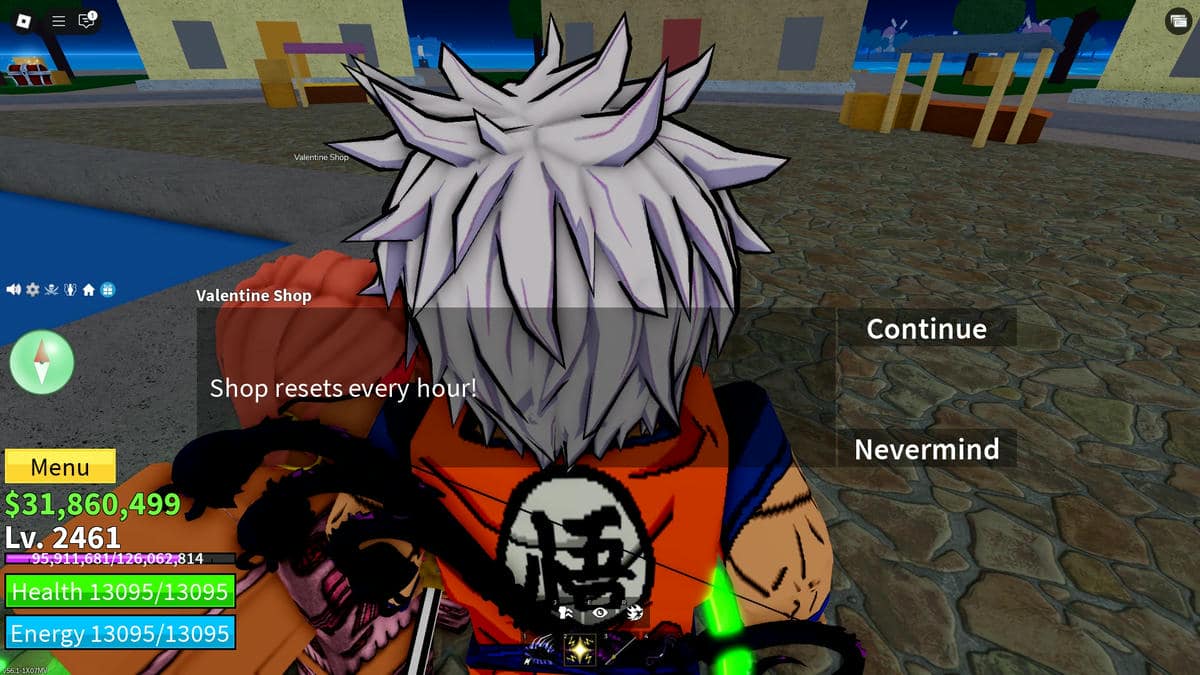Open the house icon shortcut

coord(89,290)
